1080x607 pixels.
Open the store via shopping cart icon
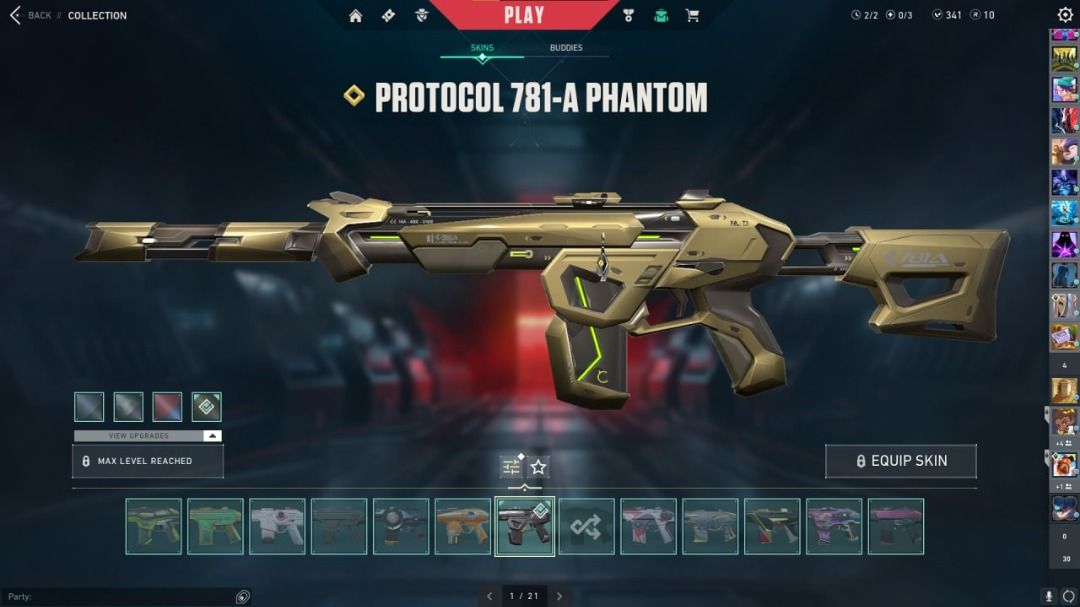(x=692, y=15)
